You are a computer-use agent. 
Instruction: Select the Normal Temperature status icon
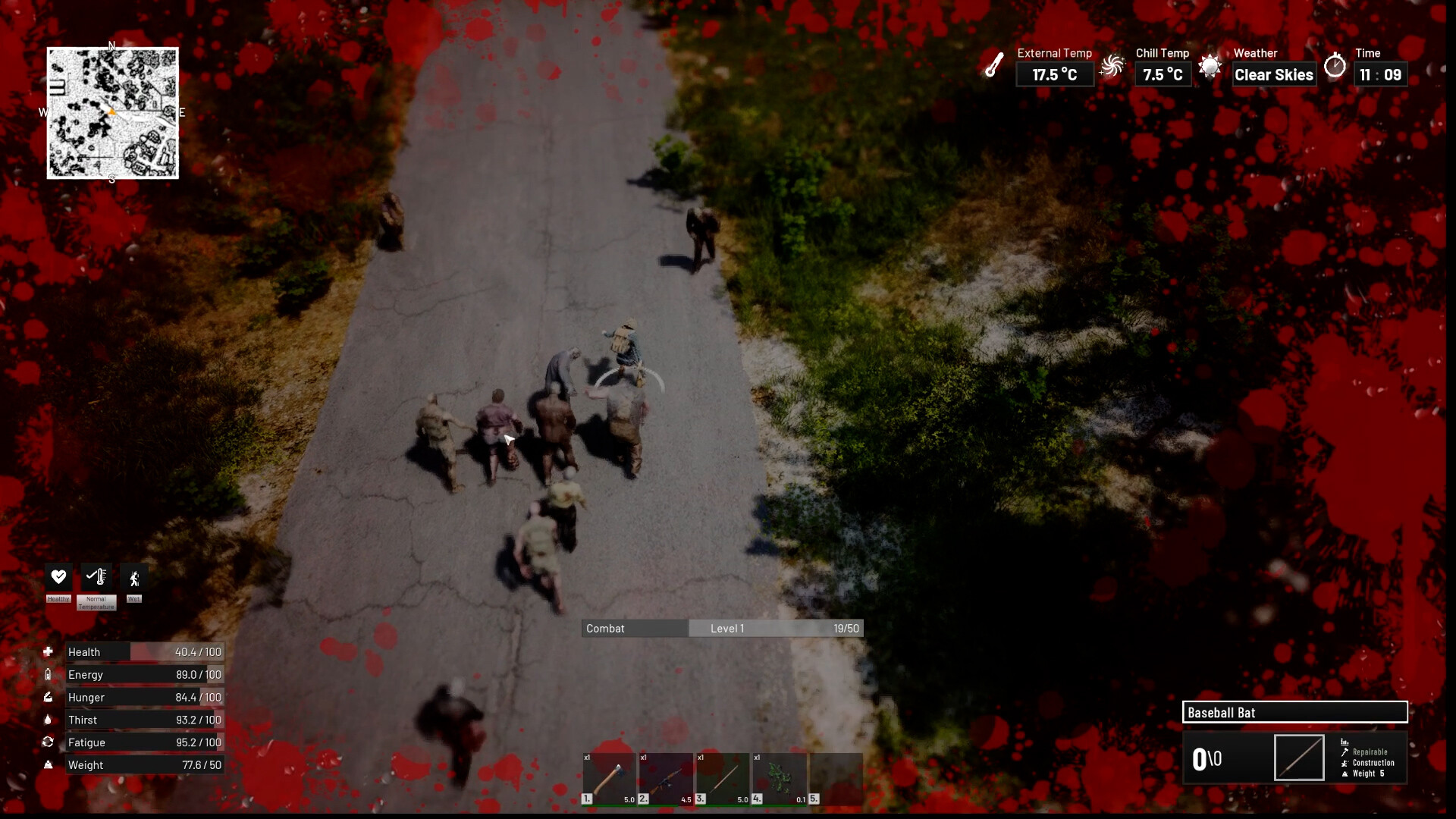point(96,577)
